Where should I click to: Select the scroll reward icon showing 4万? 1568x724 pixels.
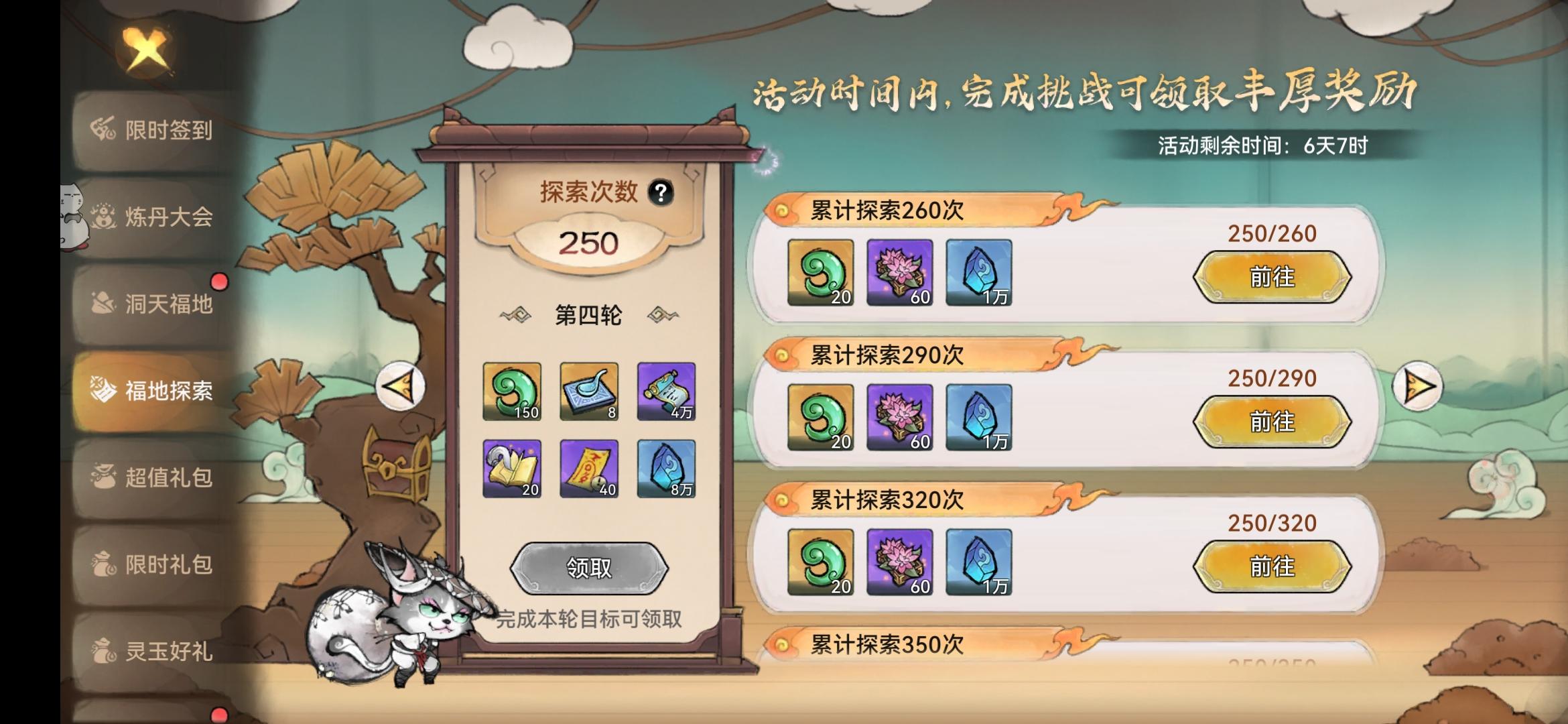(666, 393)
